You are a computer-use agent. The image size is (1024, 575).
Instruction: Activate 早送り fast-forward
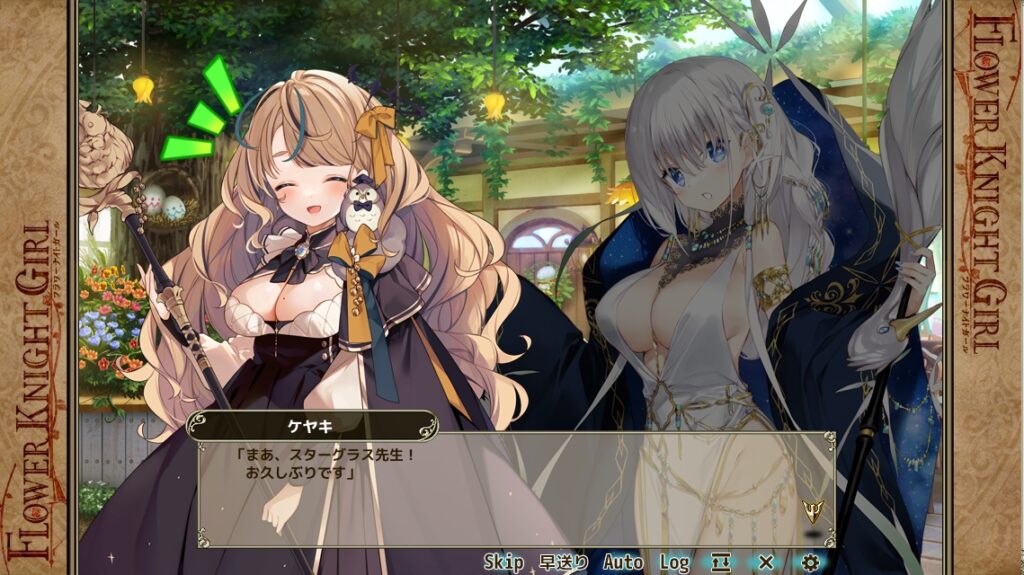pos(563,562)
